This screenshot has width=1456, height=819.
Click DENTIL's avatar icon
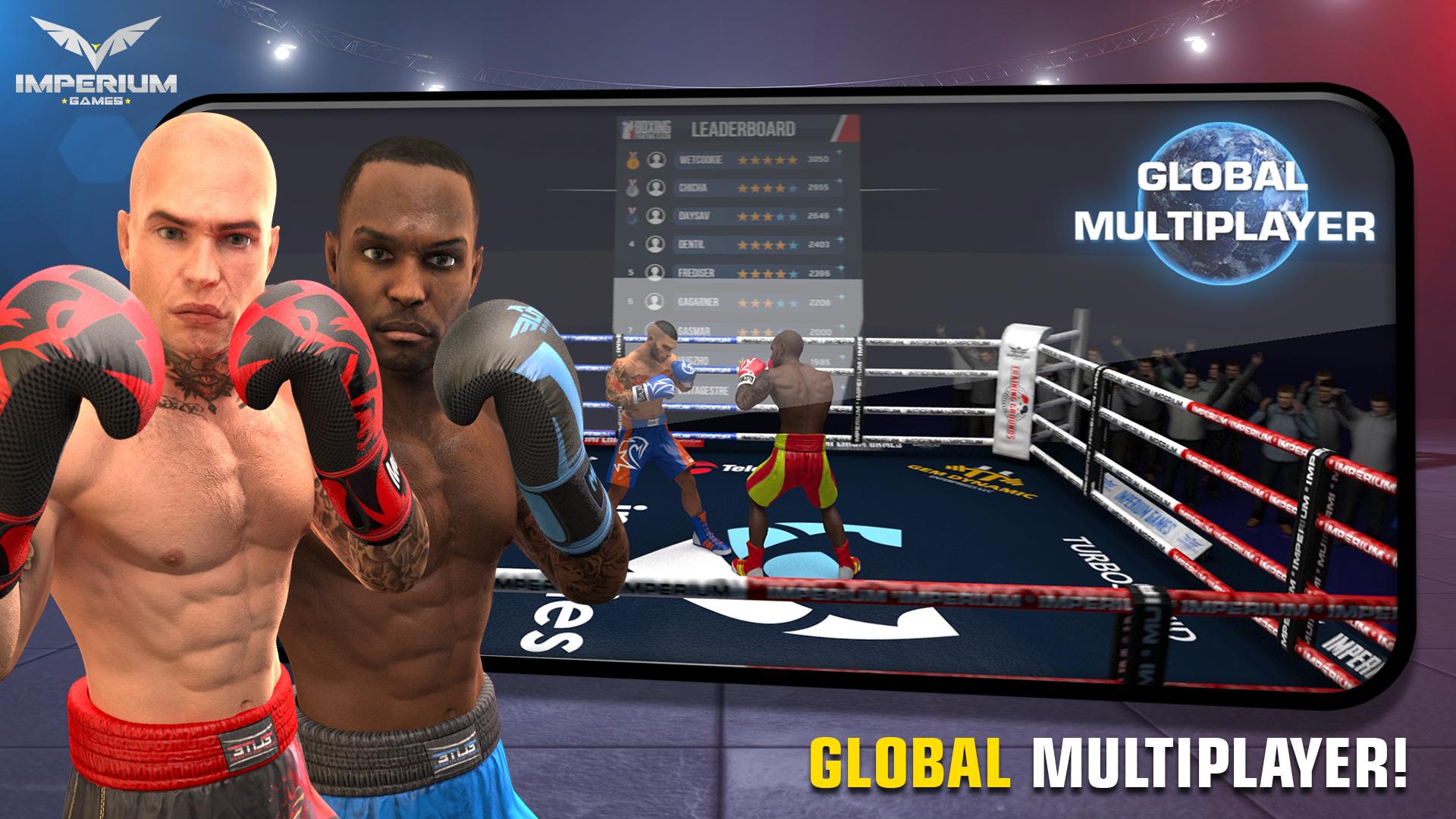[x=655, y=244]
